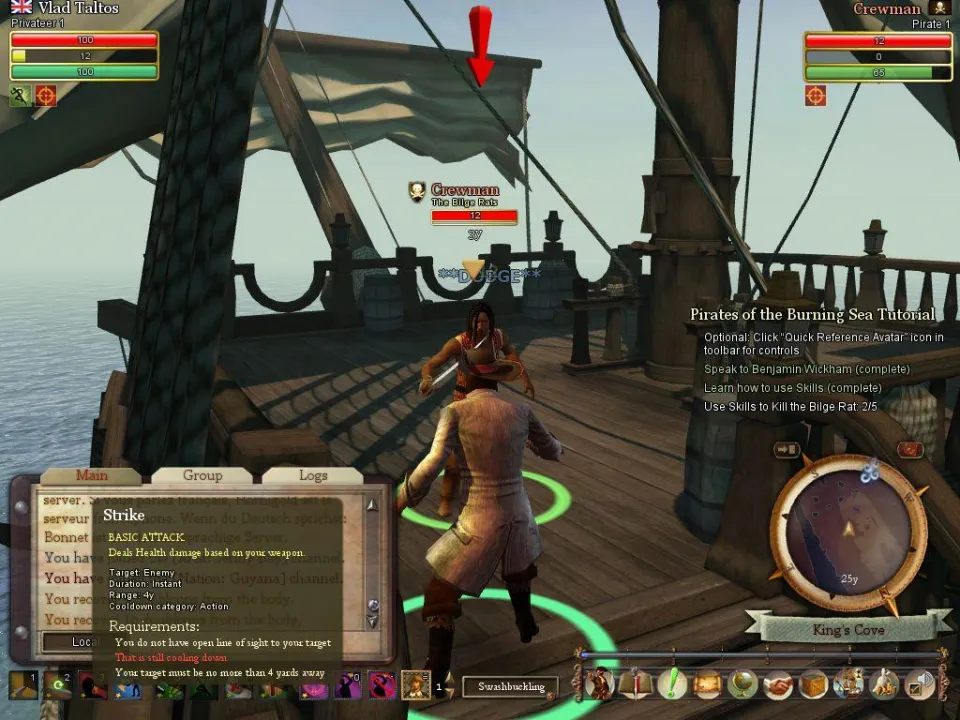Open the globe world map icon
The image size is (960, 720).
click(x=742, y=684)
